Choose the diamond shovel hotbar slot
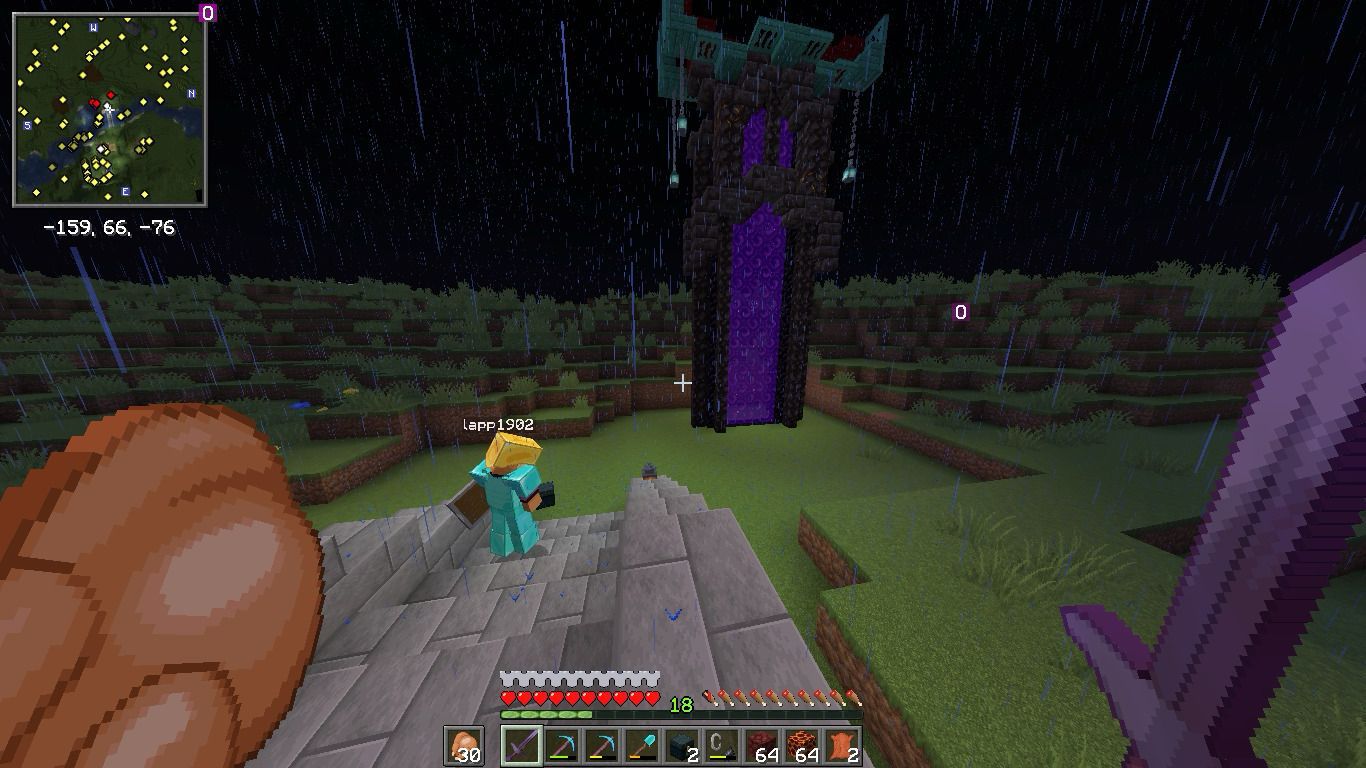The width and height of the screenshot is (1366, 768). (642, 746)
